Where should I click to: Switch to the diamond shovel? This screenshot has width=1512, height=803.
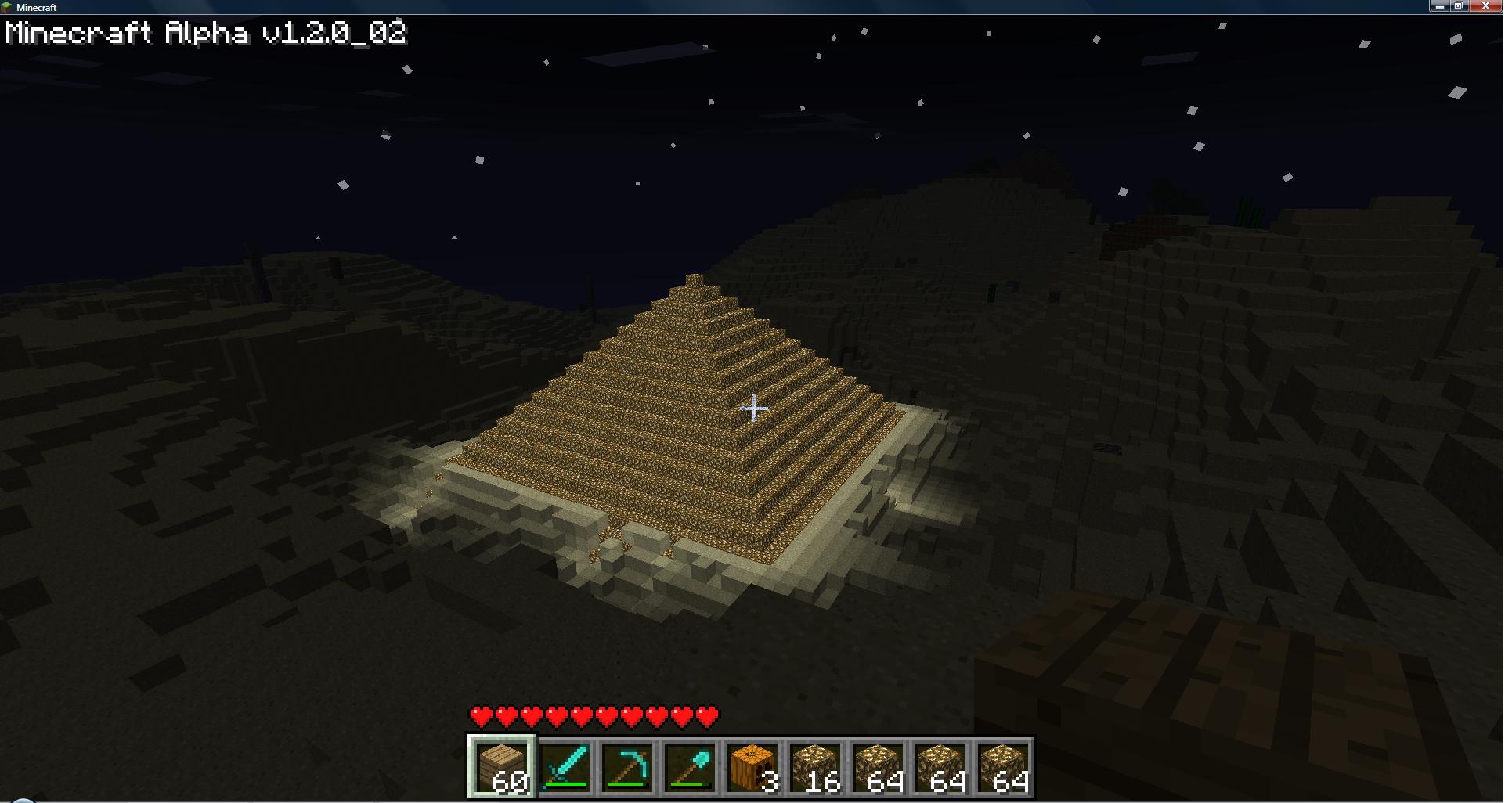690,767
